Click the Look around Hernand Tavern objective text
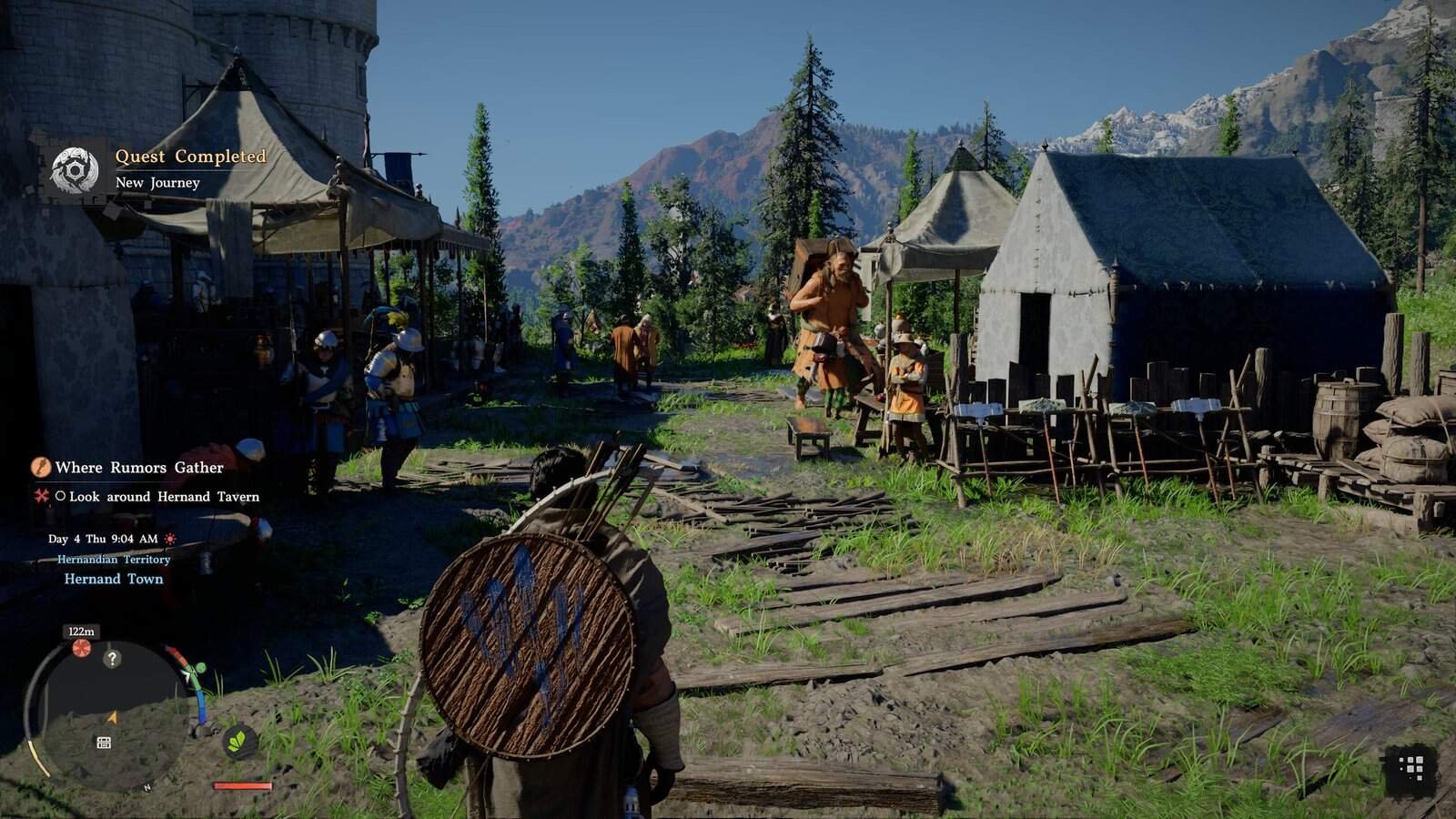 coord(164,497)
